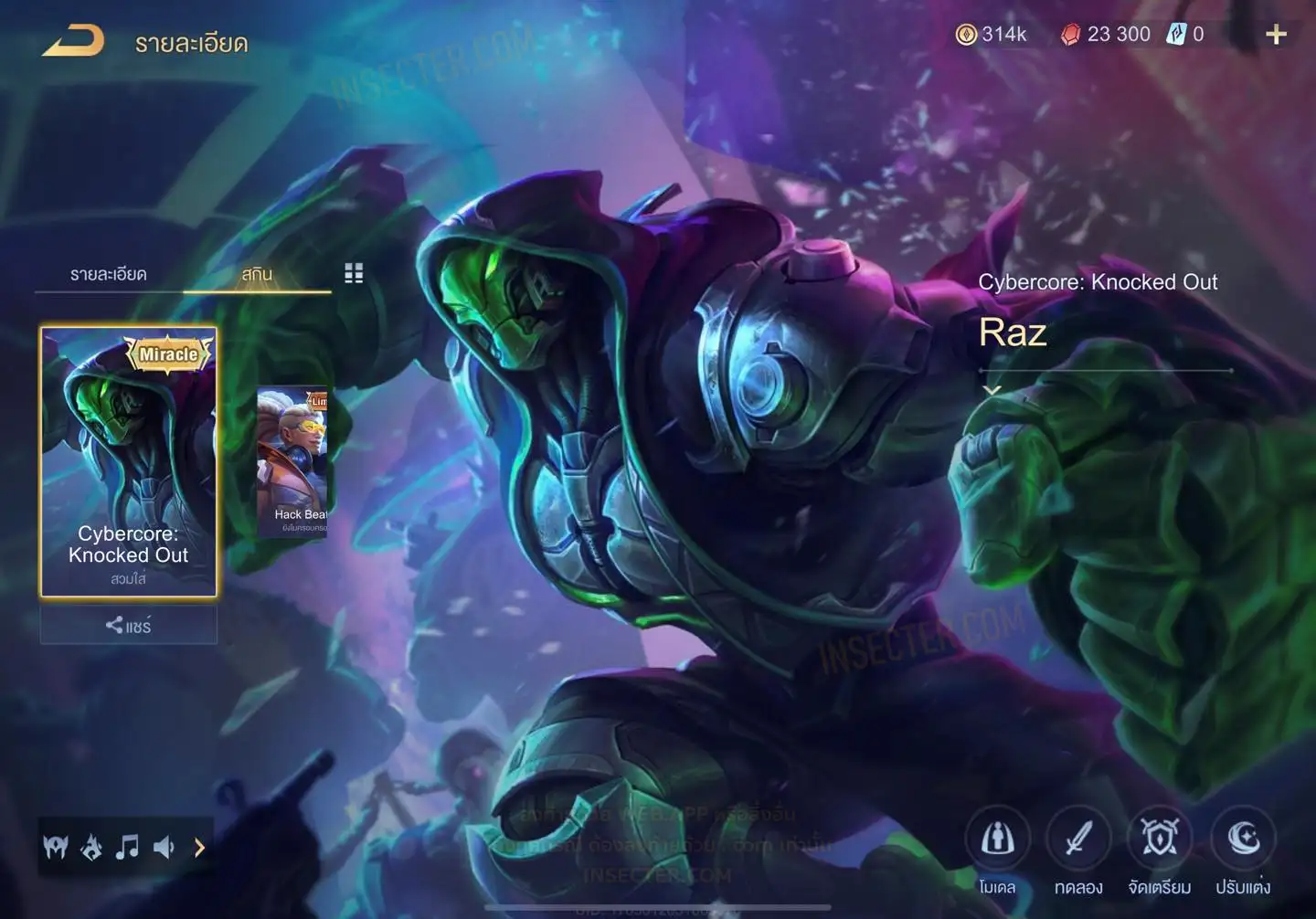Click the flame effect icon

pyautogui.click(x=91, y=848)
